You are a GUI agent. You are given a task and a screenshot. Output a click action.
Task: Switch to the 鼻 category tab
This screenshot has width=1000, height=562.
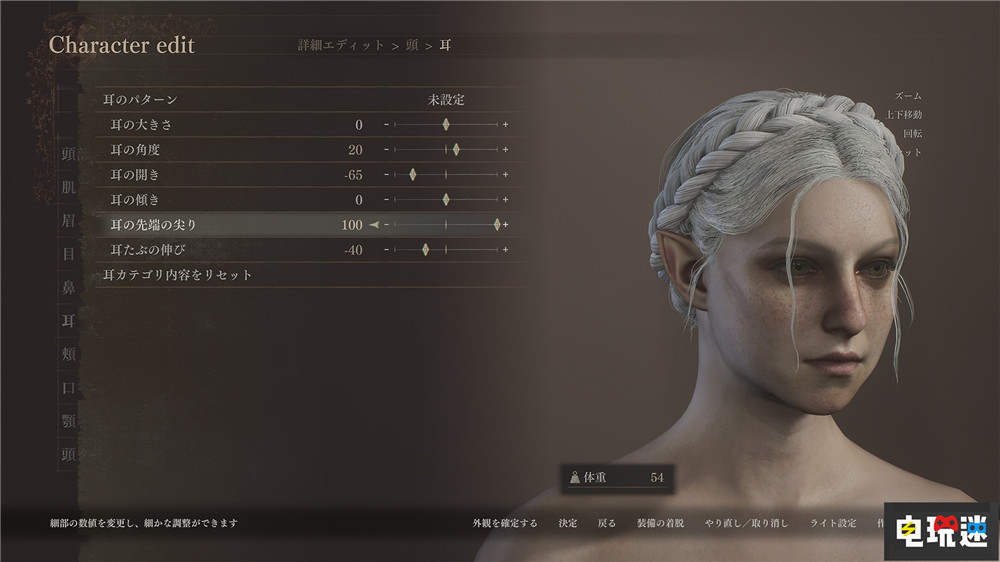(x=69, y=288)
